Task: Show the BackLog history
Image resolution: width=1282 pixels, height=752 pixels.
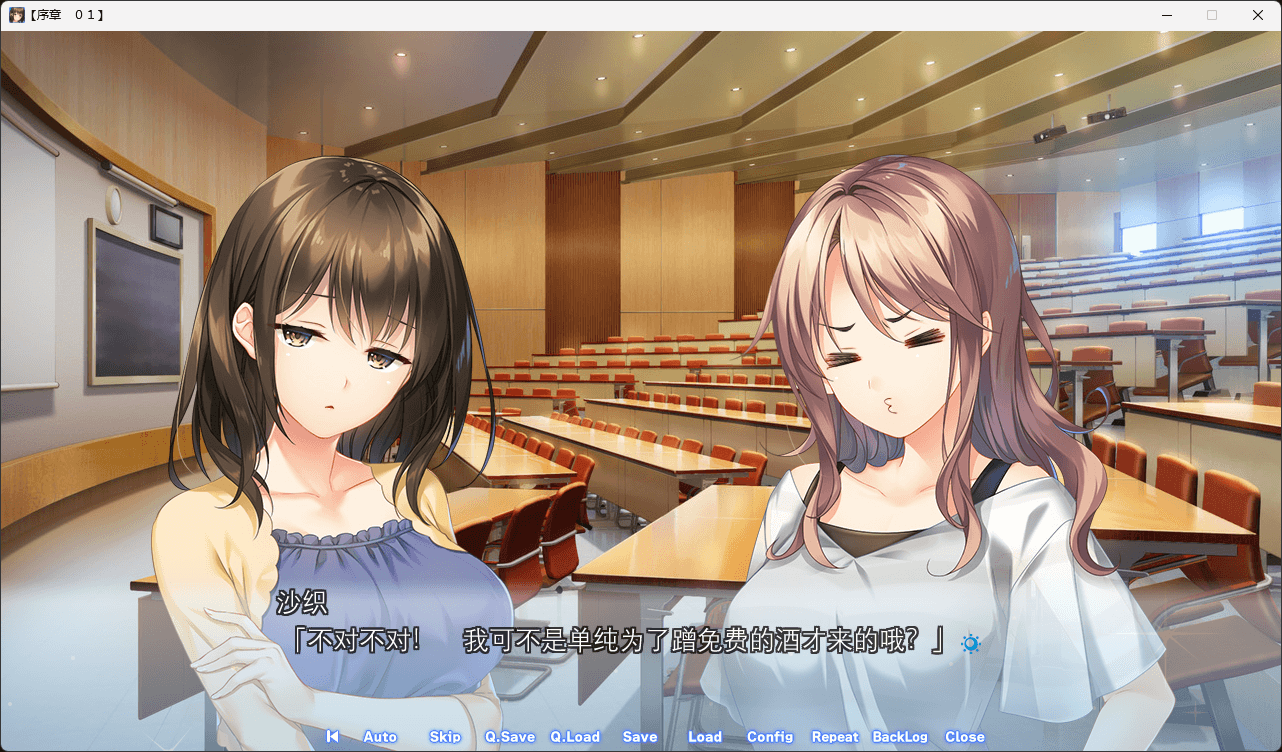Action: [900, 737]
